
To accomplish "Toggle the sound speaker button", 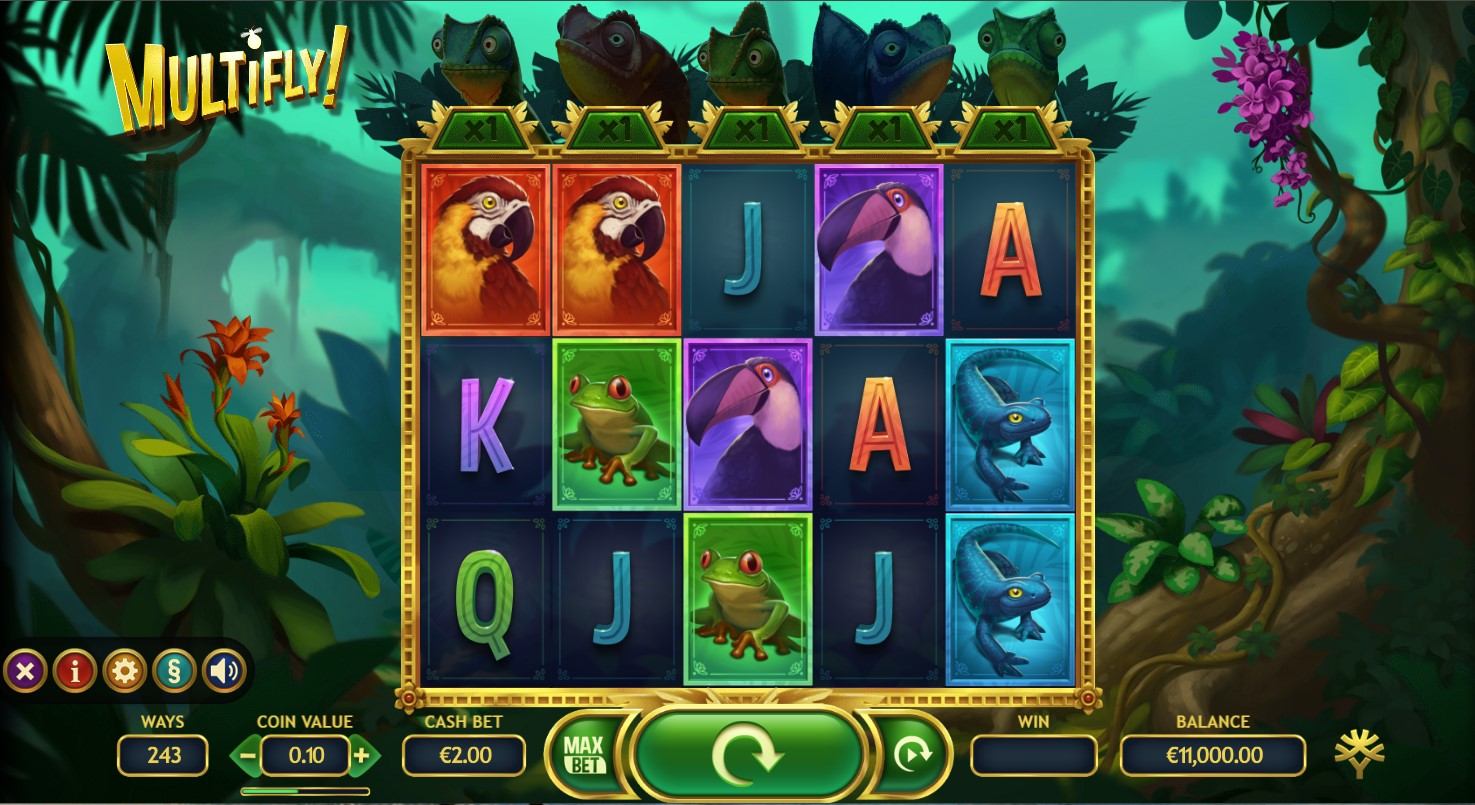I will tap(224, 671).
